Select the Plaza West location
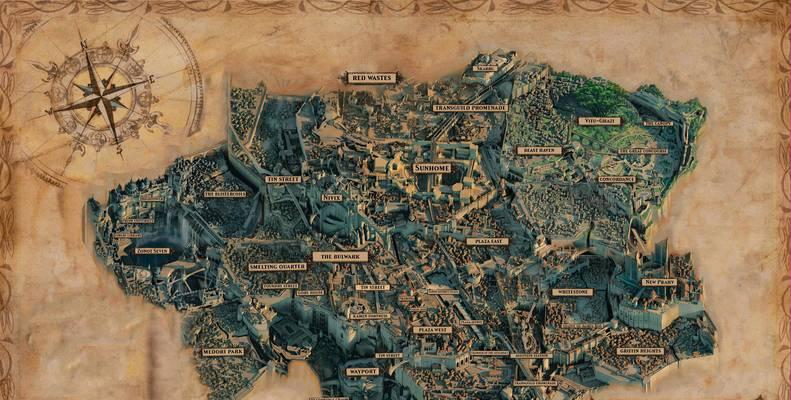 pyautogui.click(x=433, y=329)
